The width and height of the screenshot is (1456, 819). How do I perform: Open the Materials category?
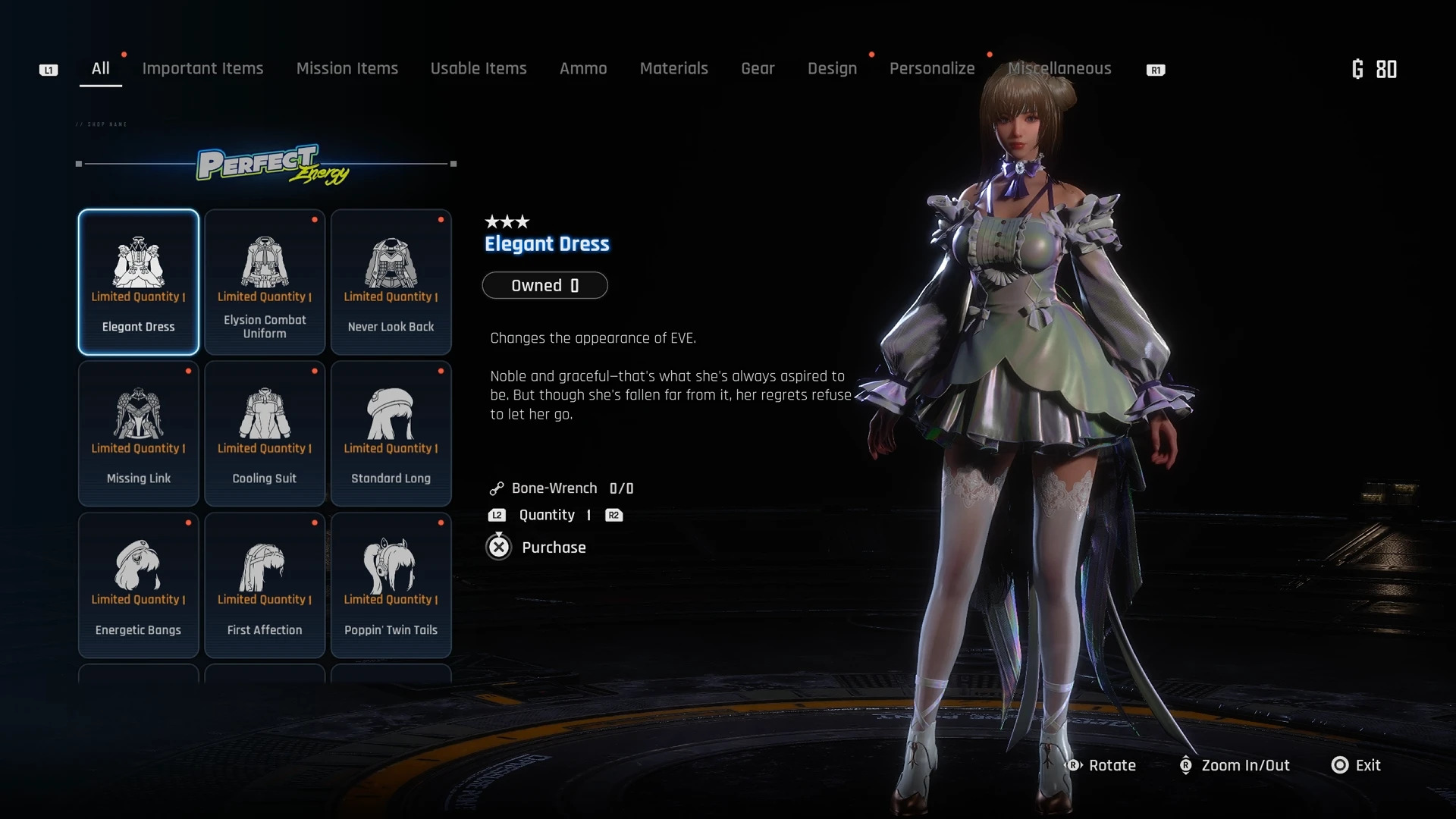click(673, 68)
